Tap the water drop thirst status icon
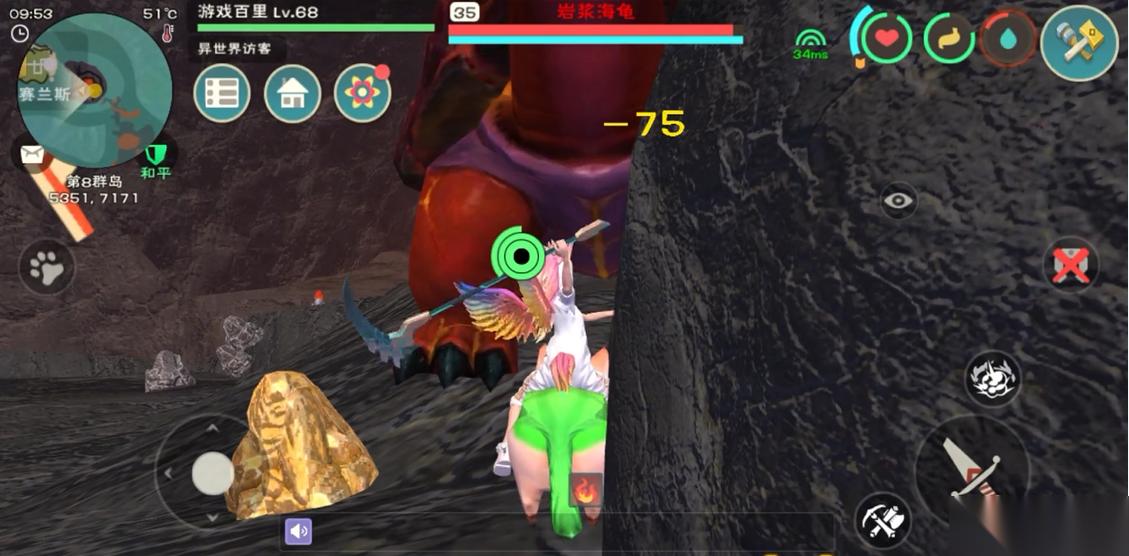The height and width of the screenshot is (556, 1129). (1007, 39)
